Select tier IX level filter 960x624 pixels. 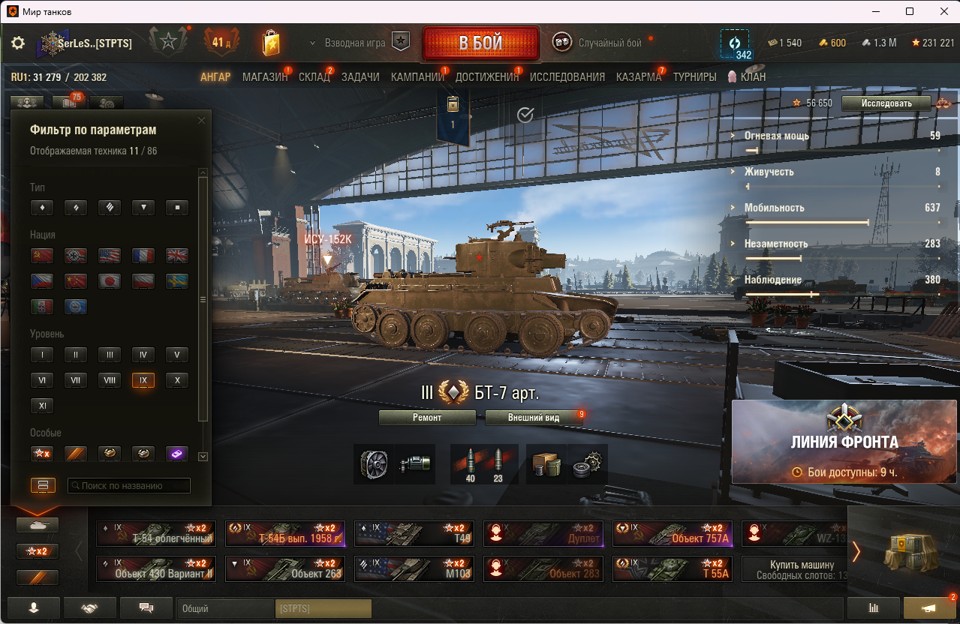point(143,380)
